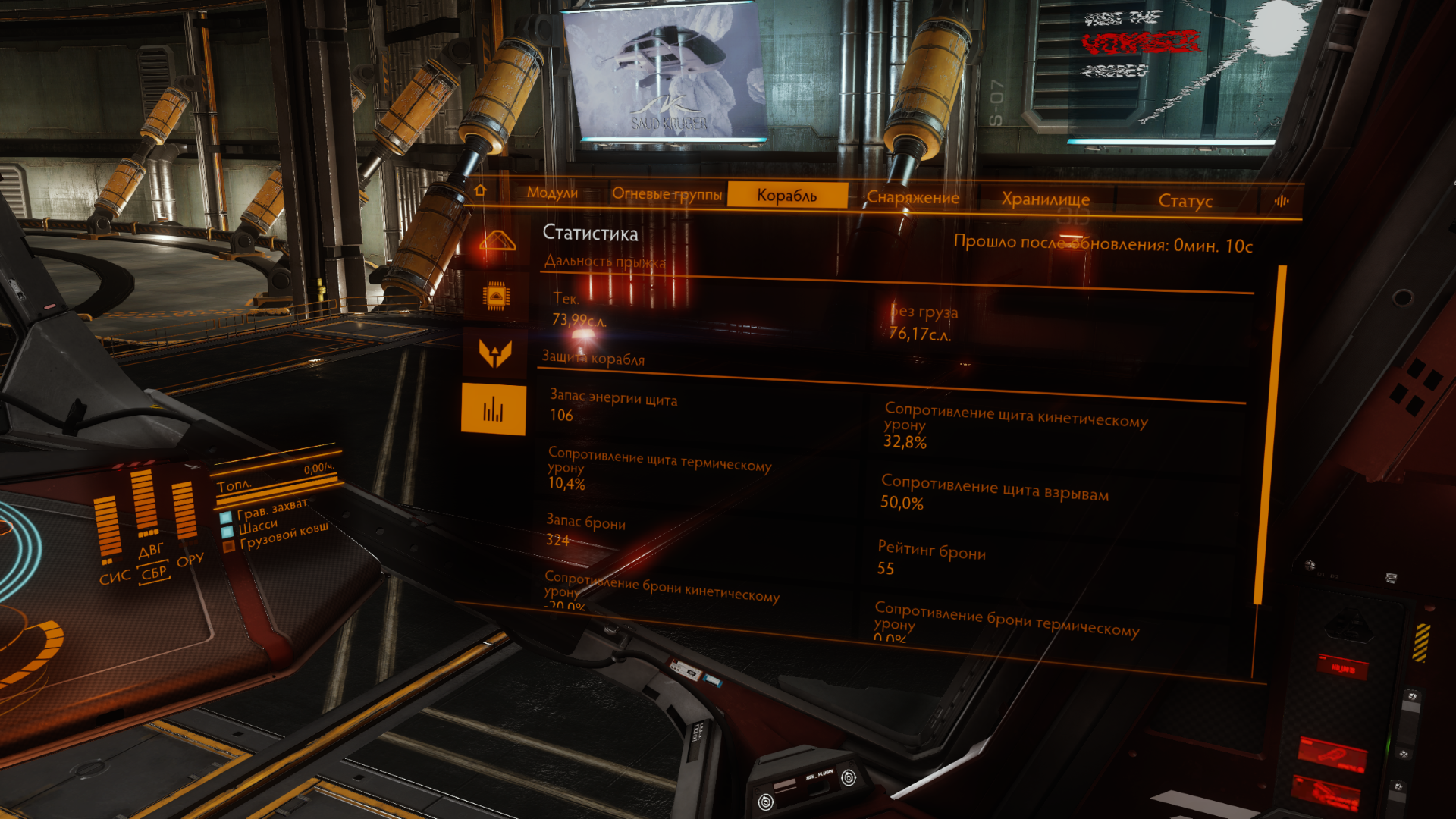Show the Статус tab
1456x819 pixels.
tap(1185, 201)
